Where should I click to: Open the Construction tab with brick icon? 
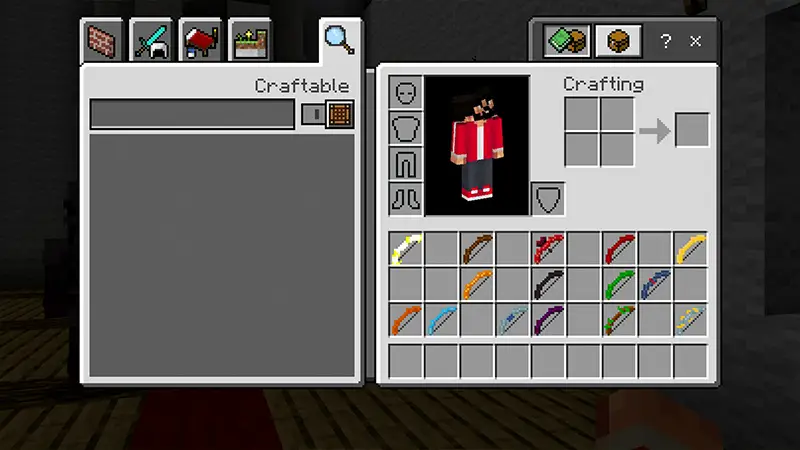point(100,41)
